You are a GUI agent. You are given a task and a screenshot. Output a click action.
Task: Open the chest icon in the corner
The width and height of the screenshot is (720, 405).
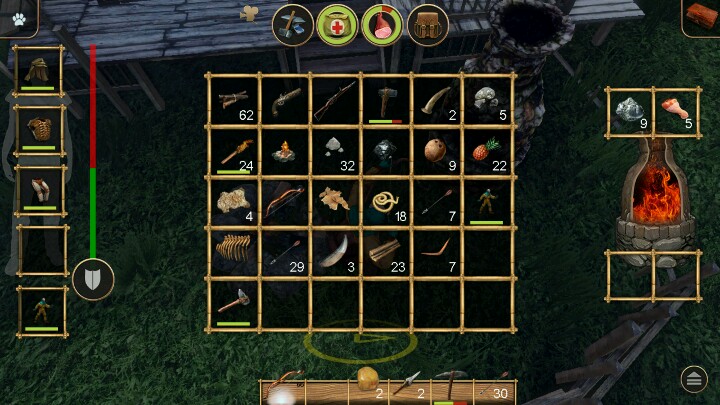[x=701, y=17]
